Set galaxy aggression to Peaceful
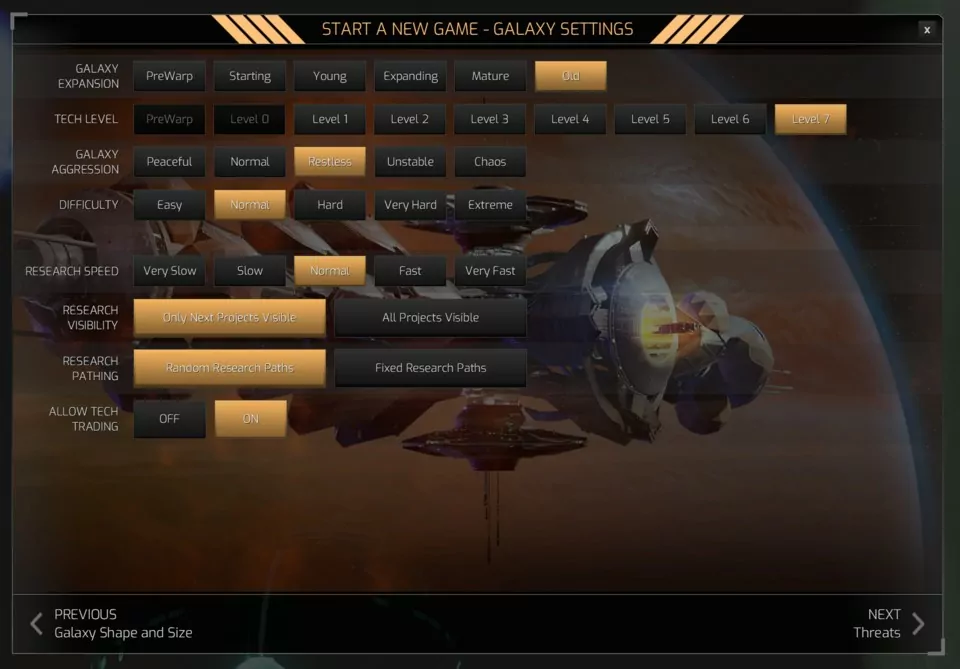The height and width of the screenshot is (669, 960). click(169, 162)
